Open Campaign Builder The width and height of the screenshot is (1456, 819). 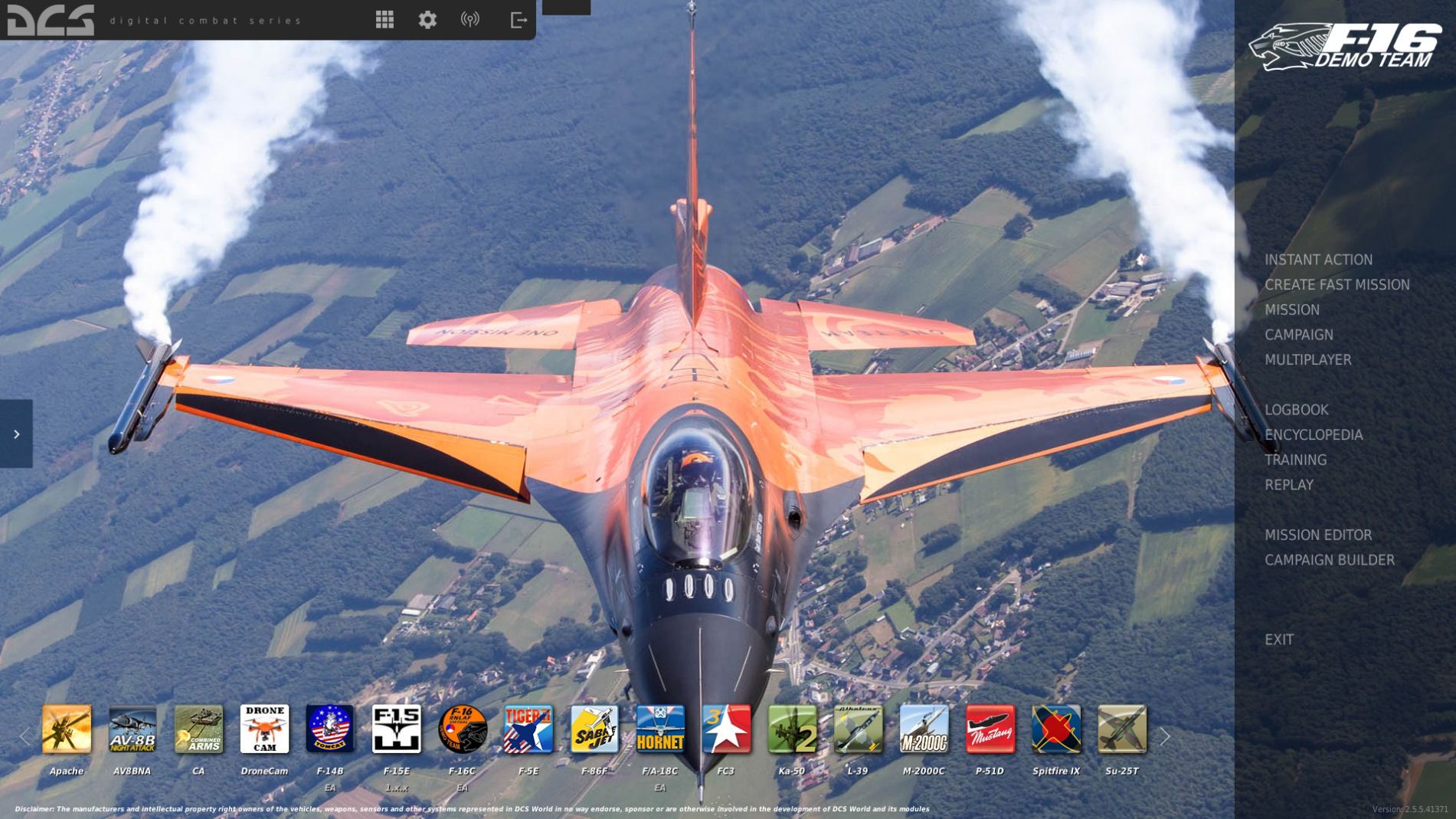coord(1329,561)
